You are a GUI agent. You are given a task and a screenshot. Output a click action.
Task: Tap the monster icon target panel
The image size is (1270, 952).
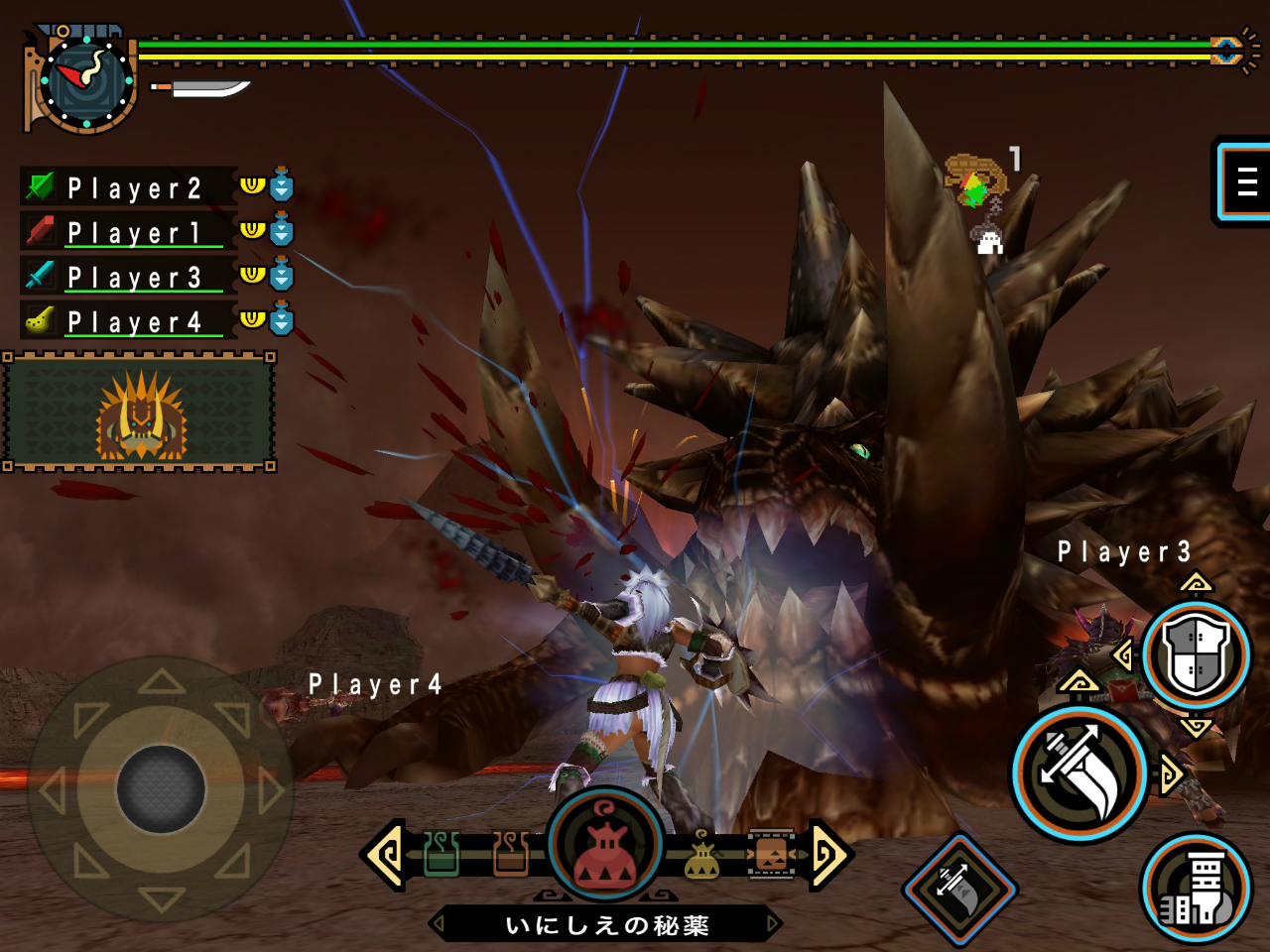[140, 413]
